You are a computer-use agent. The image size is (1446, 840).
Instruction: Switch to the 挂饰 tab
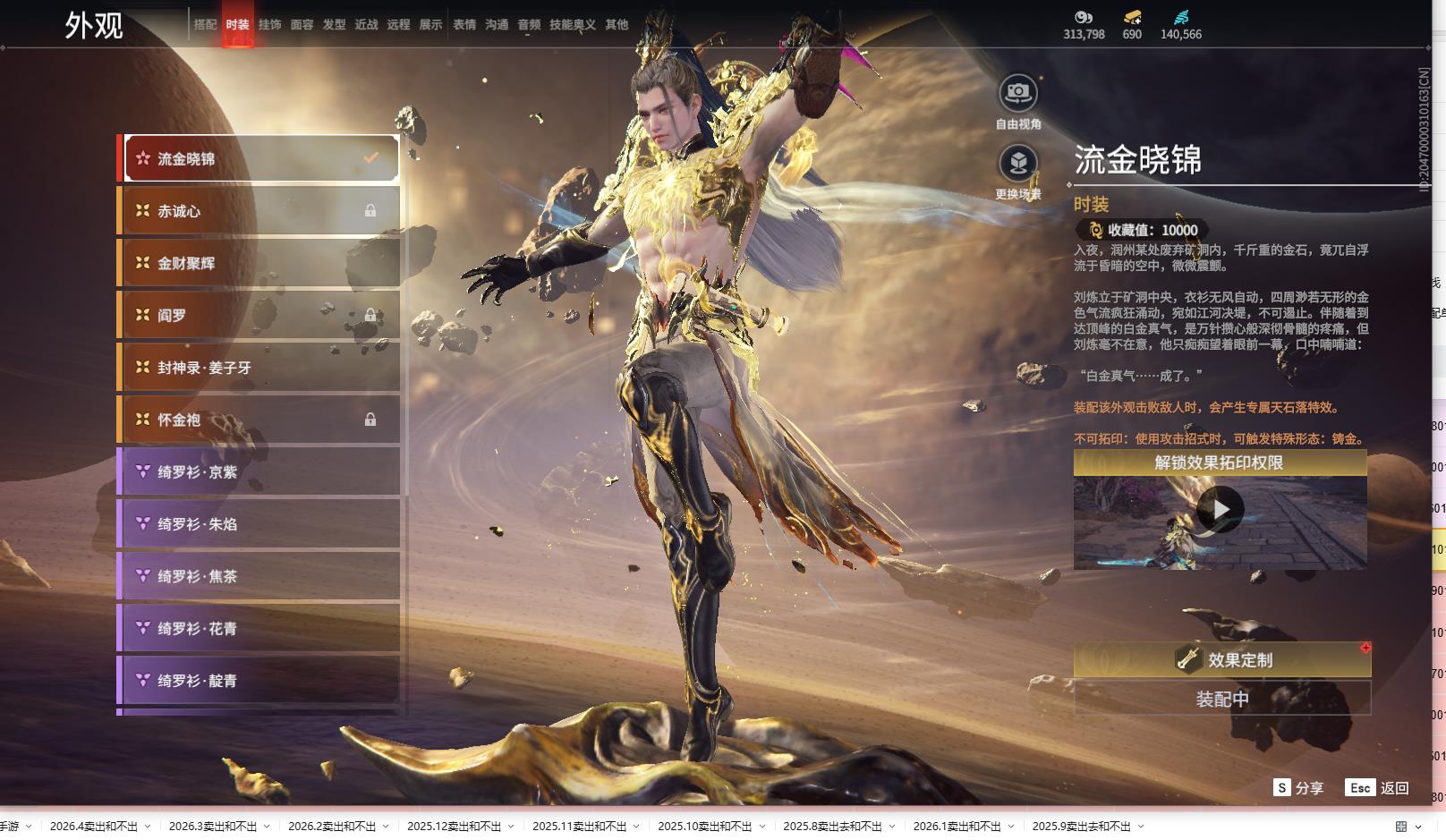coord(269,25)
